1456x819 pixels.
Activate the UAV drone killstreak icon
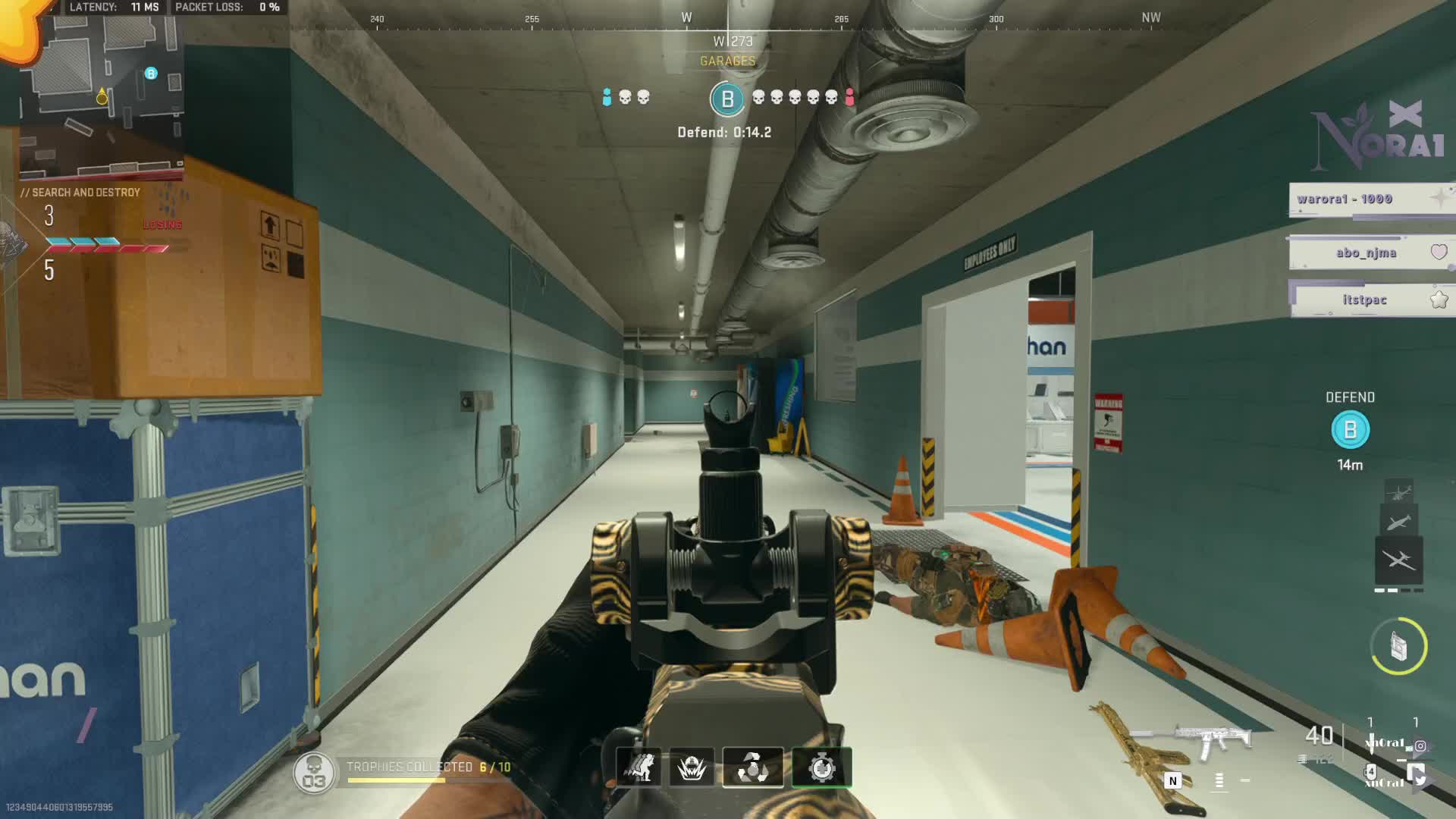[1398, 560]
